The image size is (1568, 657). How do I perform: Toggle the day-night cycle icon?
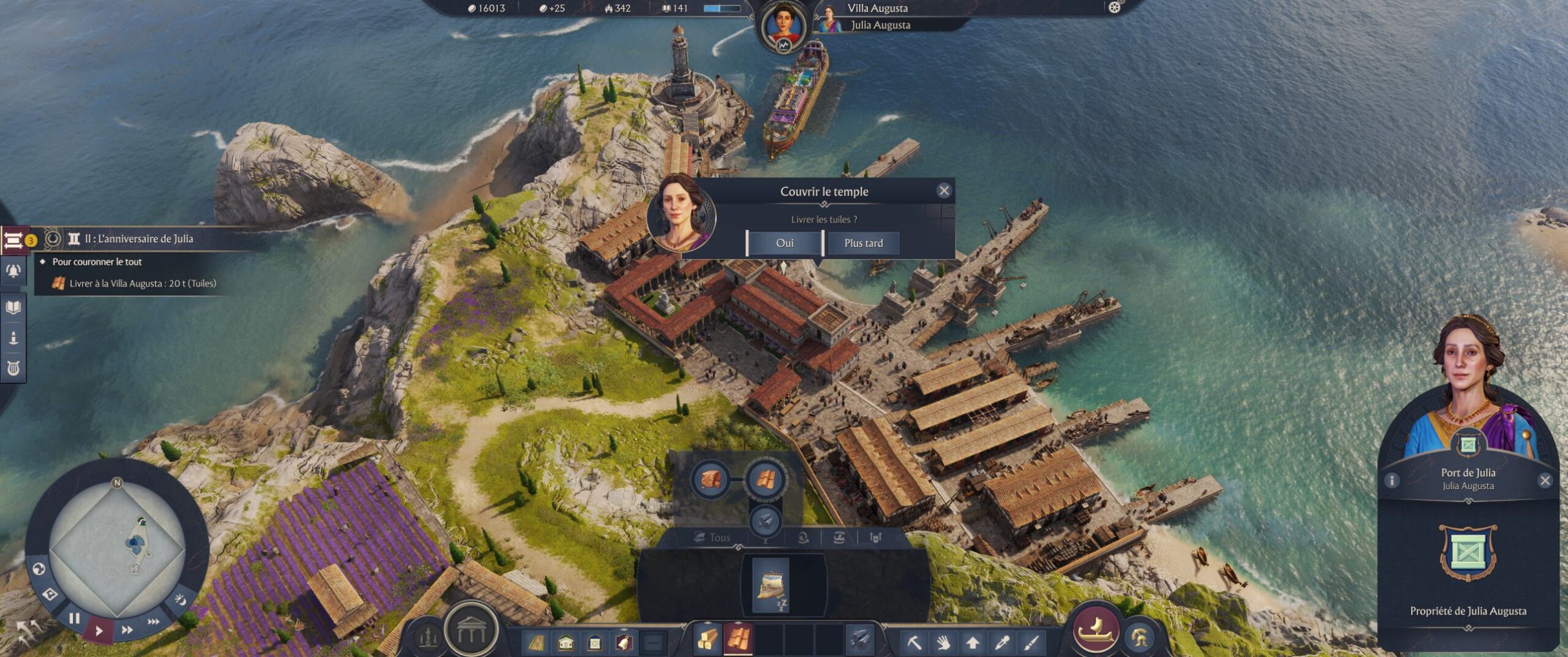click(181, 599)
